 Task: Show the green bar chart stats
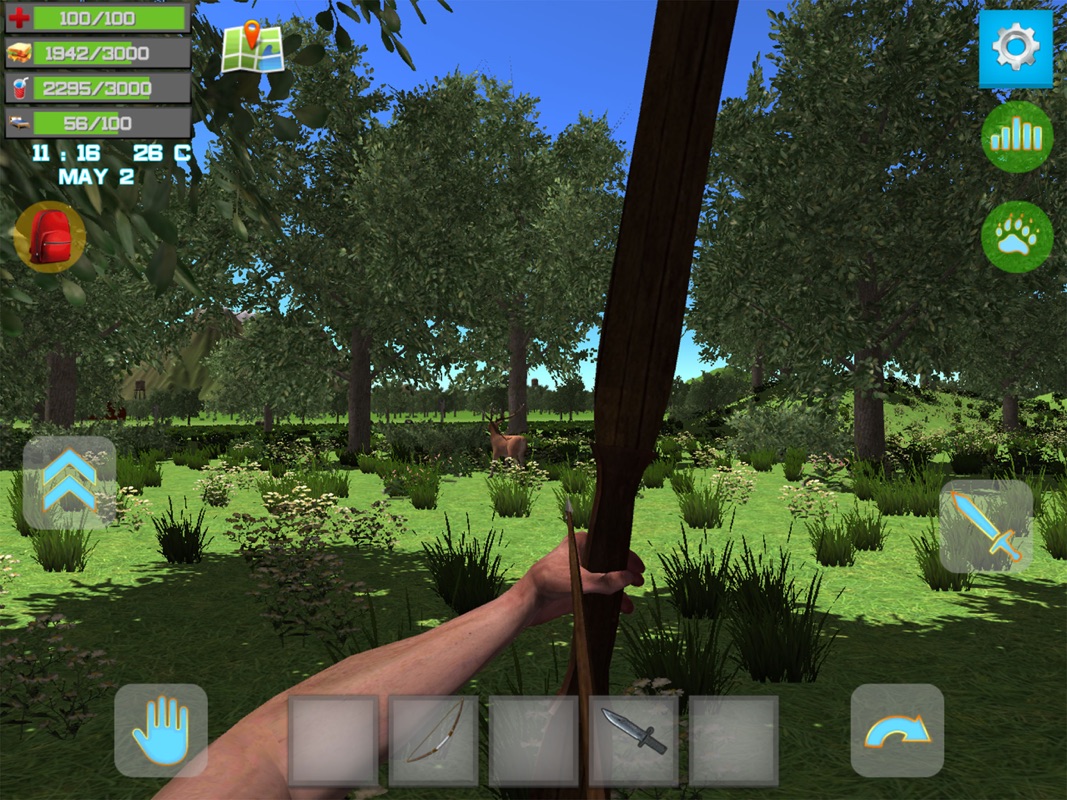tap(1016, 137)
